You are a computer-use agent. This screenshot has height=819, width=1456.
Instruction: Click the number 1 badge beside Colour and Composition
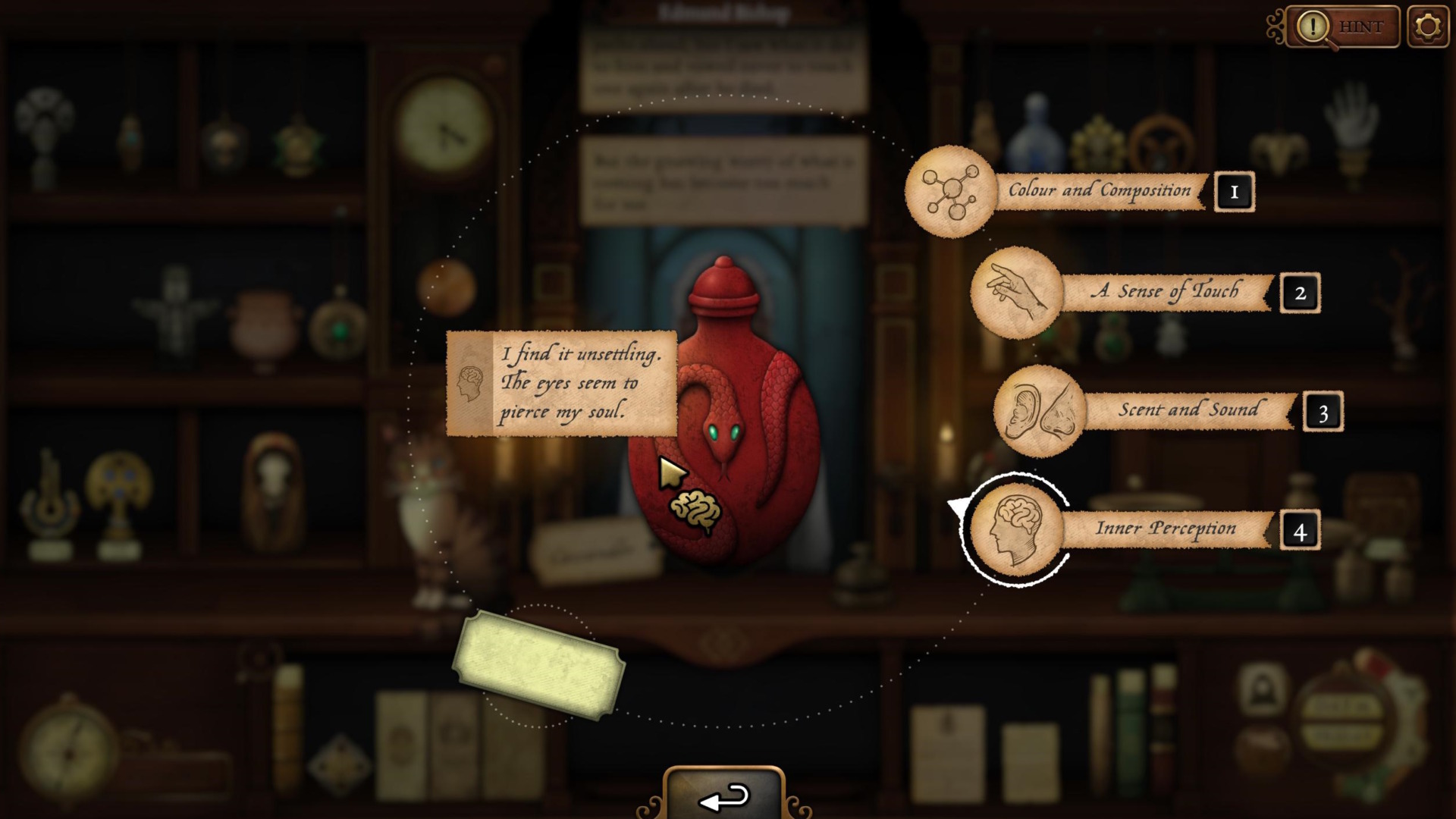coord(1235,191)
